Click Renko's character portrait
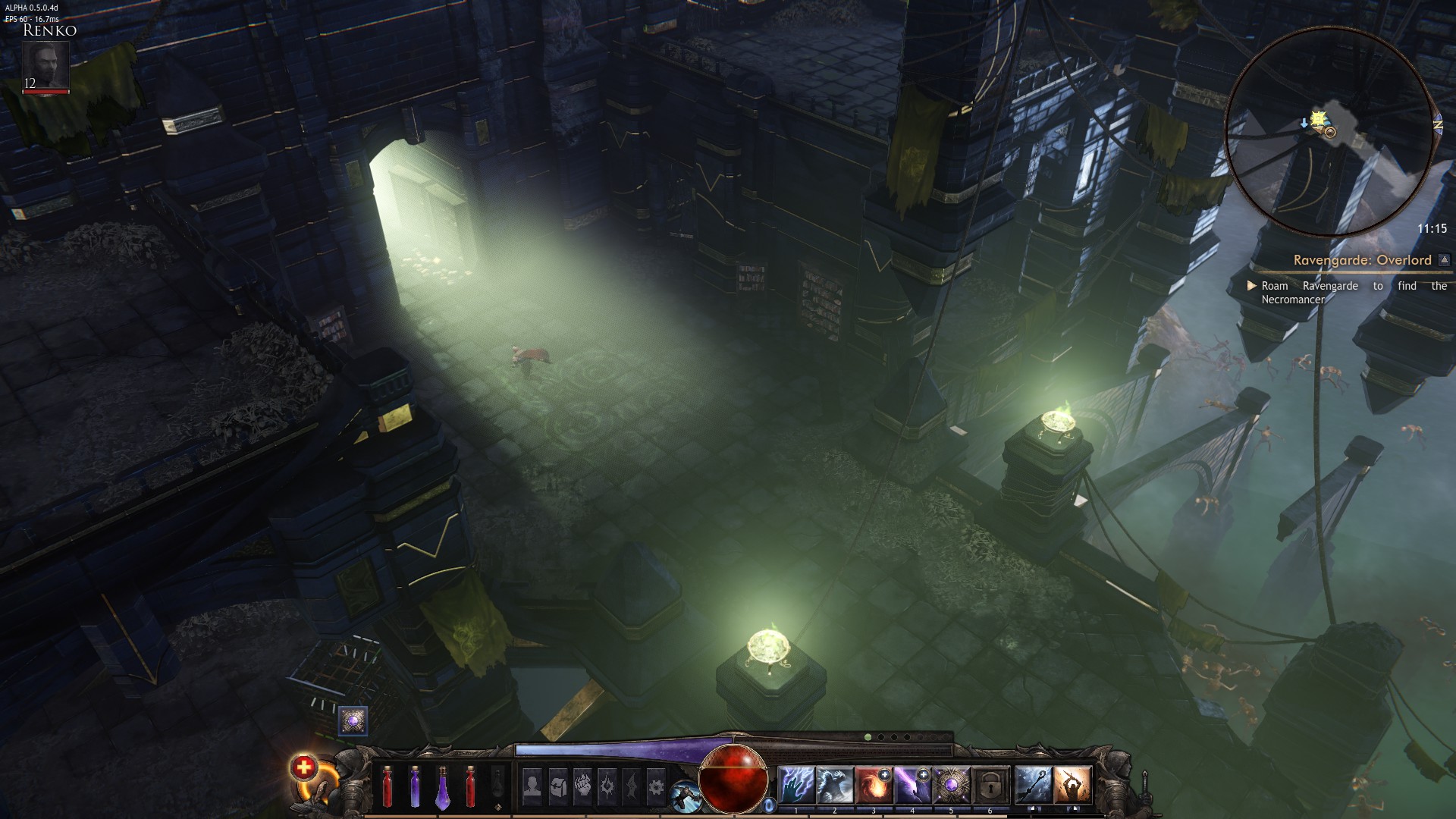 [45, 66]
